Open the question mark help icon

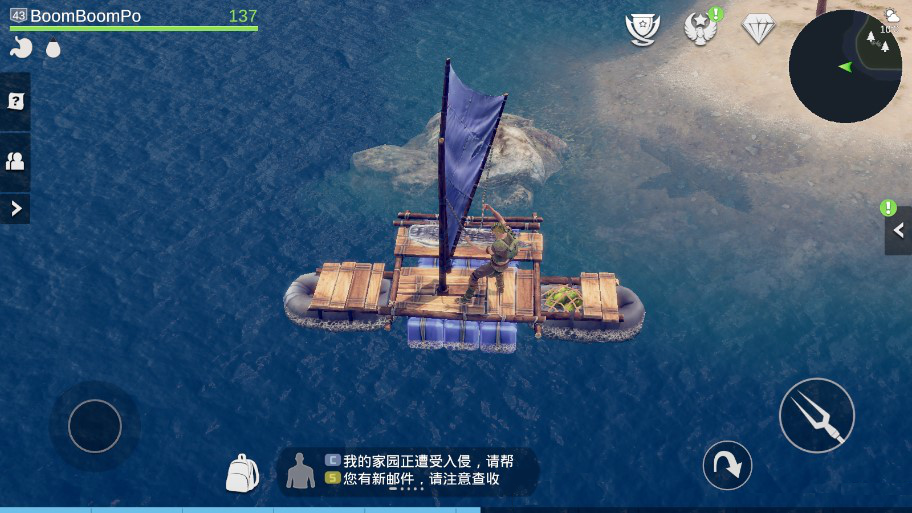pyautogui.click(x=15, y=101)
